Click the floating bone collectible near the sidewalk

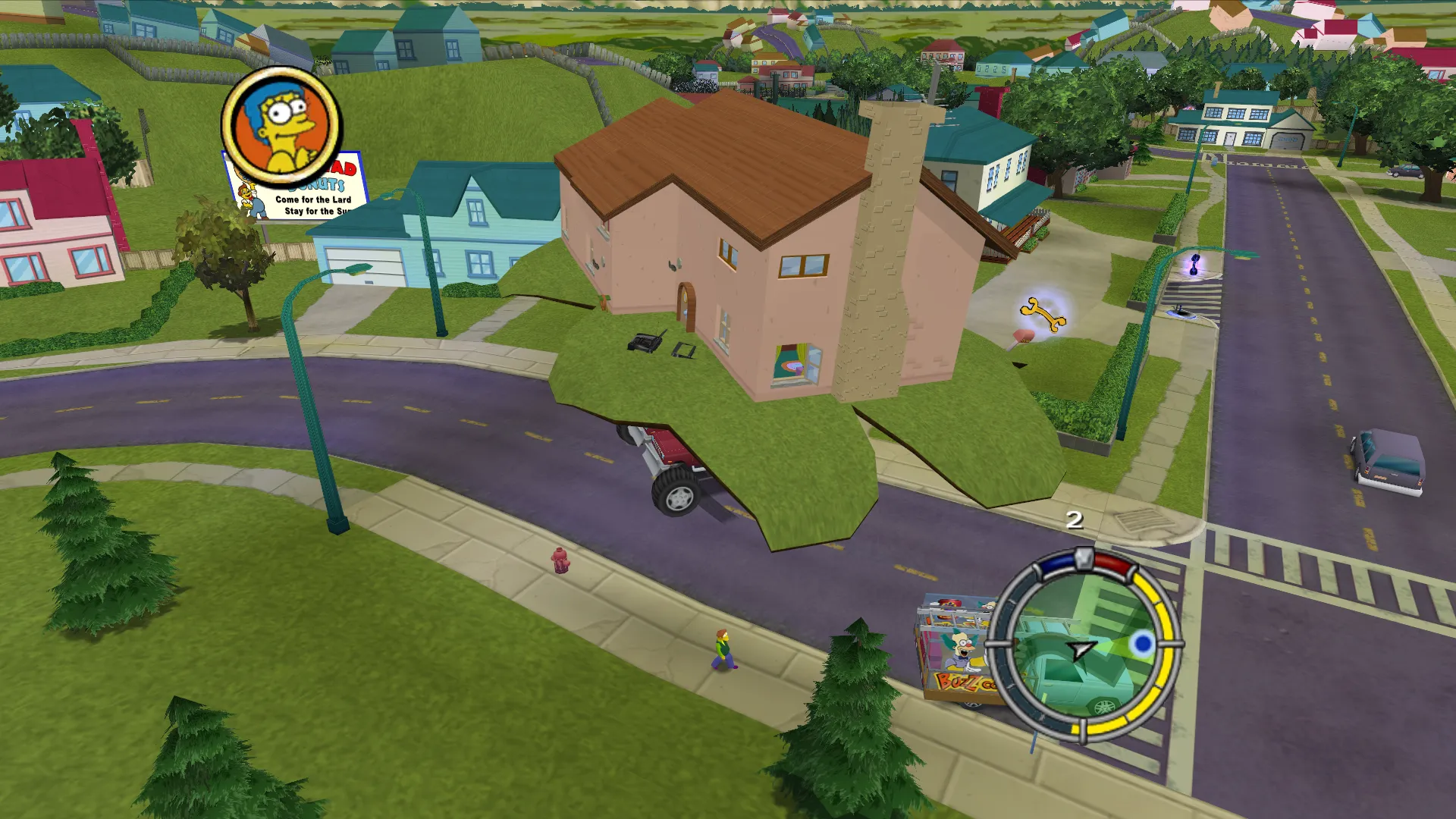1046,315
